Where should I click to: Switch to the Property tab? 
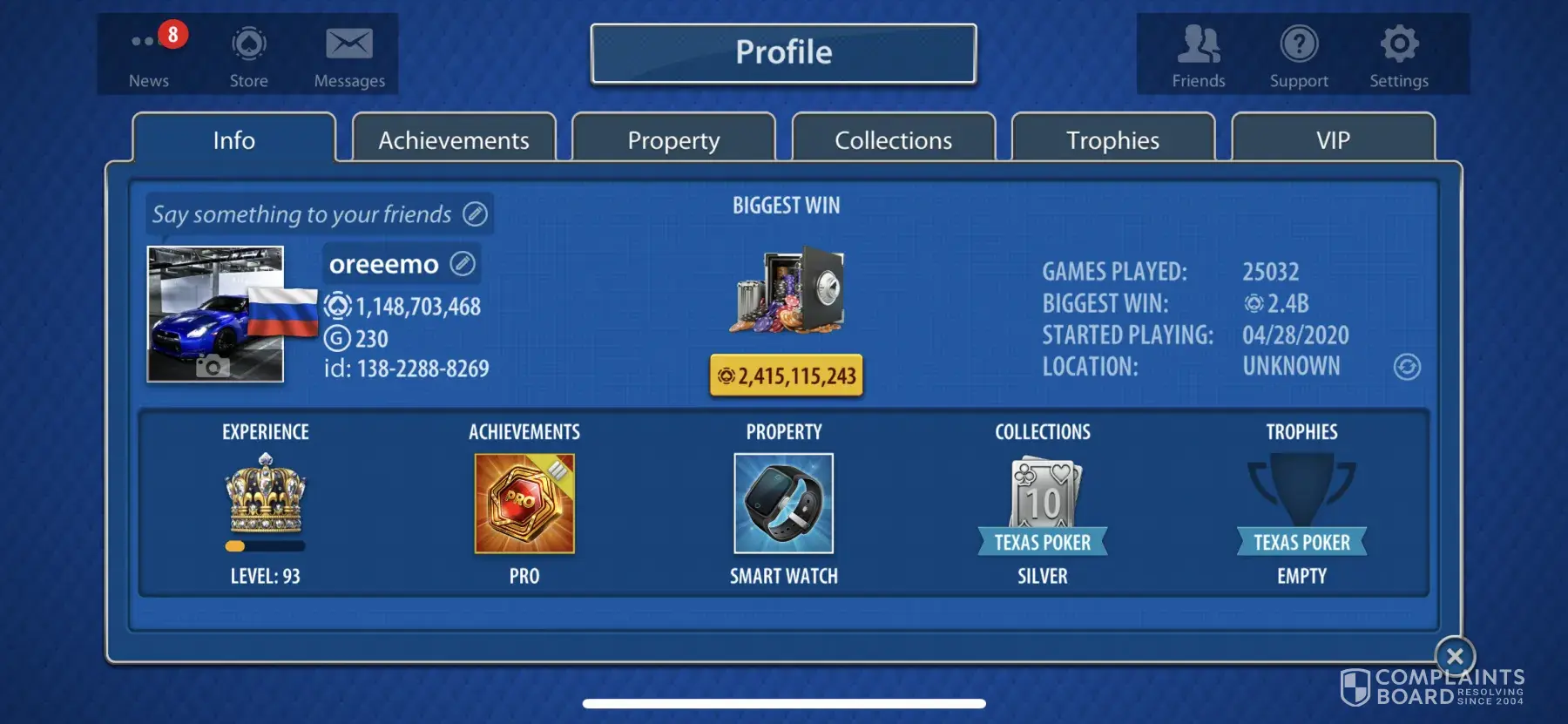tap(673, 139)
